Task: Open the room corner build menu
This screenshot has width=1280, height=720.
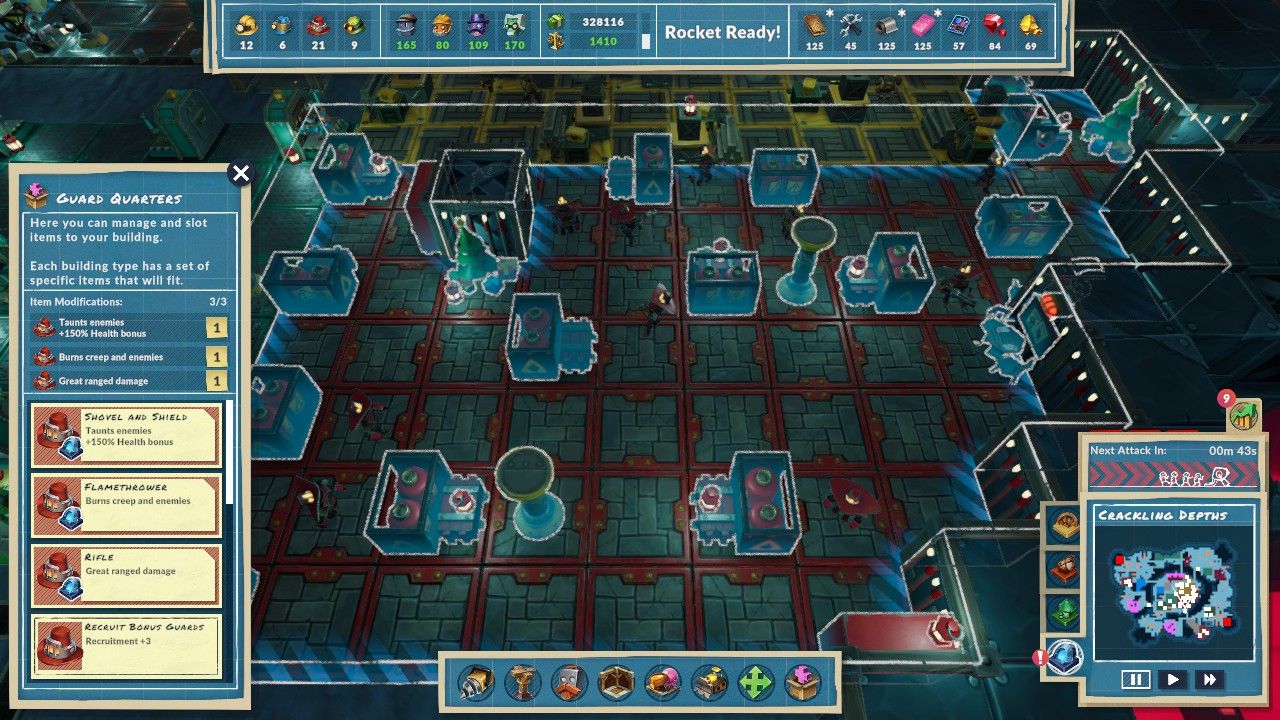Action: pos(616,684)
